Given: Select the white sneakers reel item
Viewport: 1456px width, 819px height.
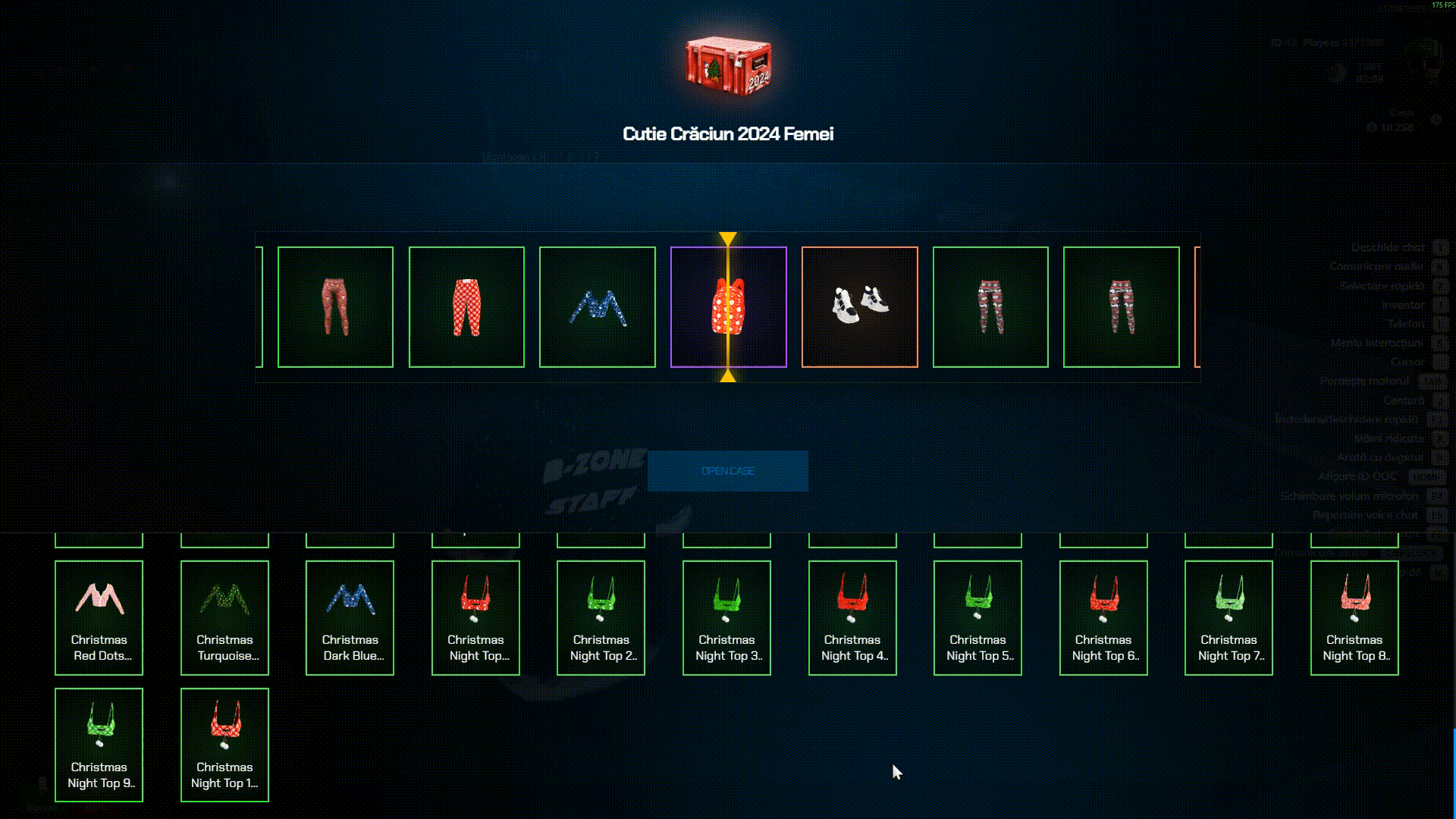Looking at the screenshot, I should 859,307.
